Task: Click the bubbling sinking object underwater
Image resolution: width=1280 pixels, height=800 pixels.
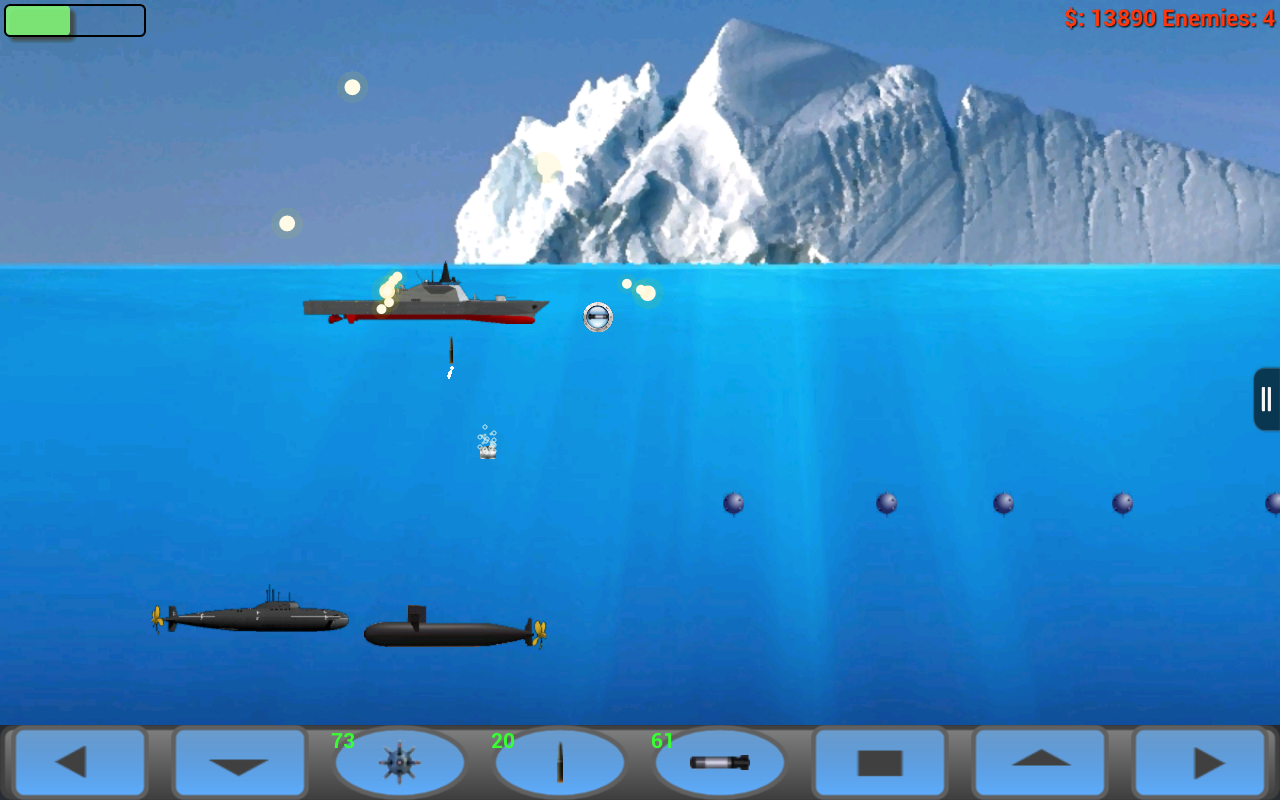Action: [487, 447]
